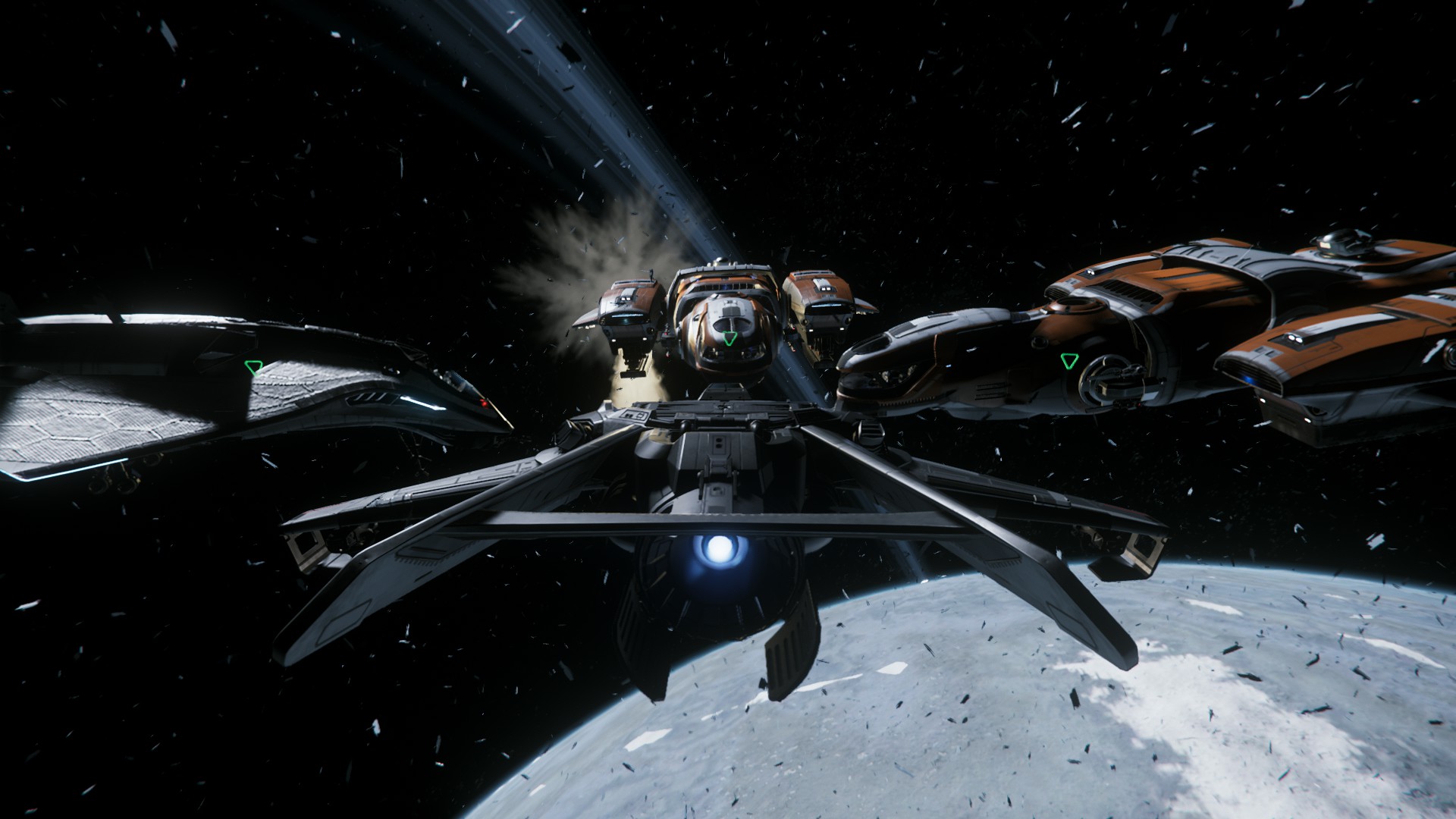Target the green triangle on the centre orange ship's nose
Viewport: 1456px width, 819px height.
729,338
